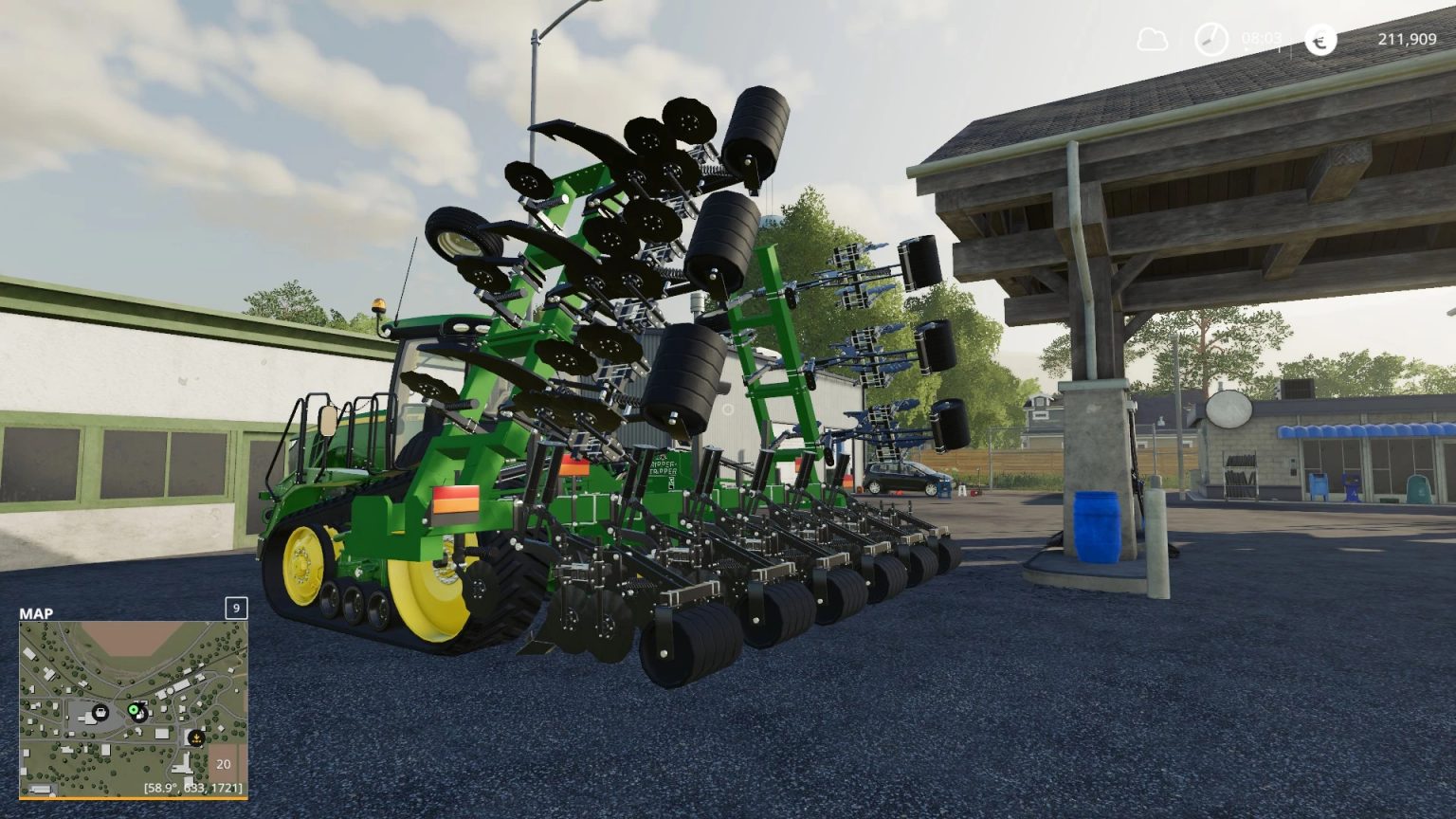Screen dimensions: 1456x819
Task: Click the orange progress bar below the minimap
Action: tap(135, 797)
